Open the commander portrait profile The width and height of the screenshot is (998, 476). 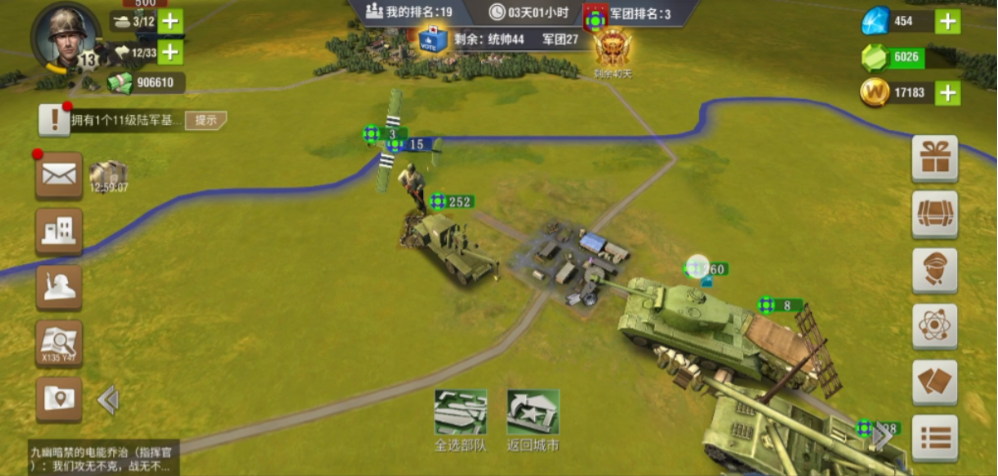65,37
